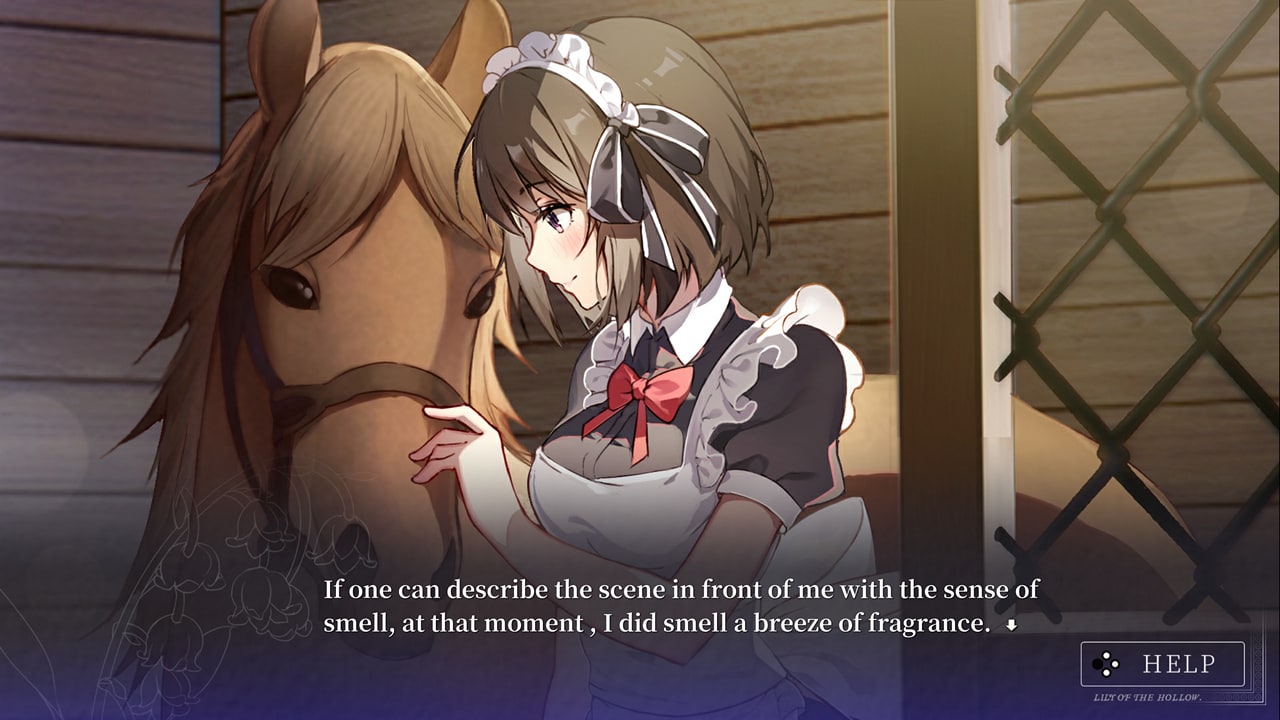Select the LILY OF THE HOLLOW title label
This screenshot has height=720, width=1280.
pyautogui.click(x=1148, y=697)
